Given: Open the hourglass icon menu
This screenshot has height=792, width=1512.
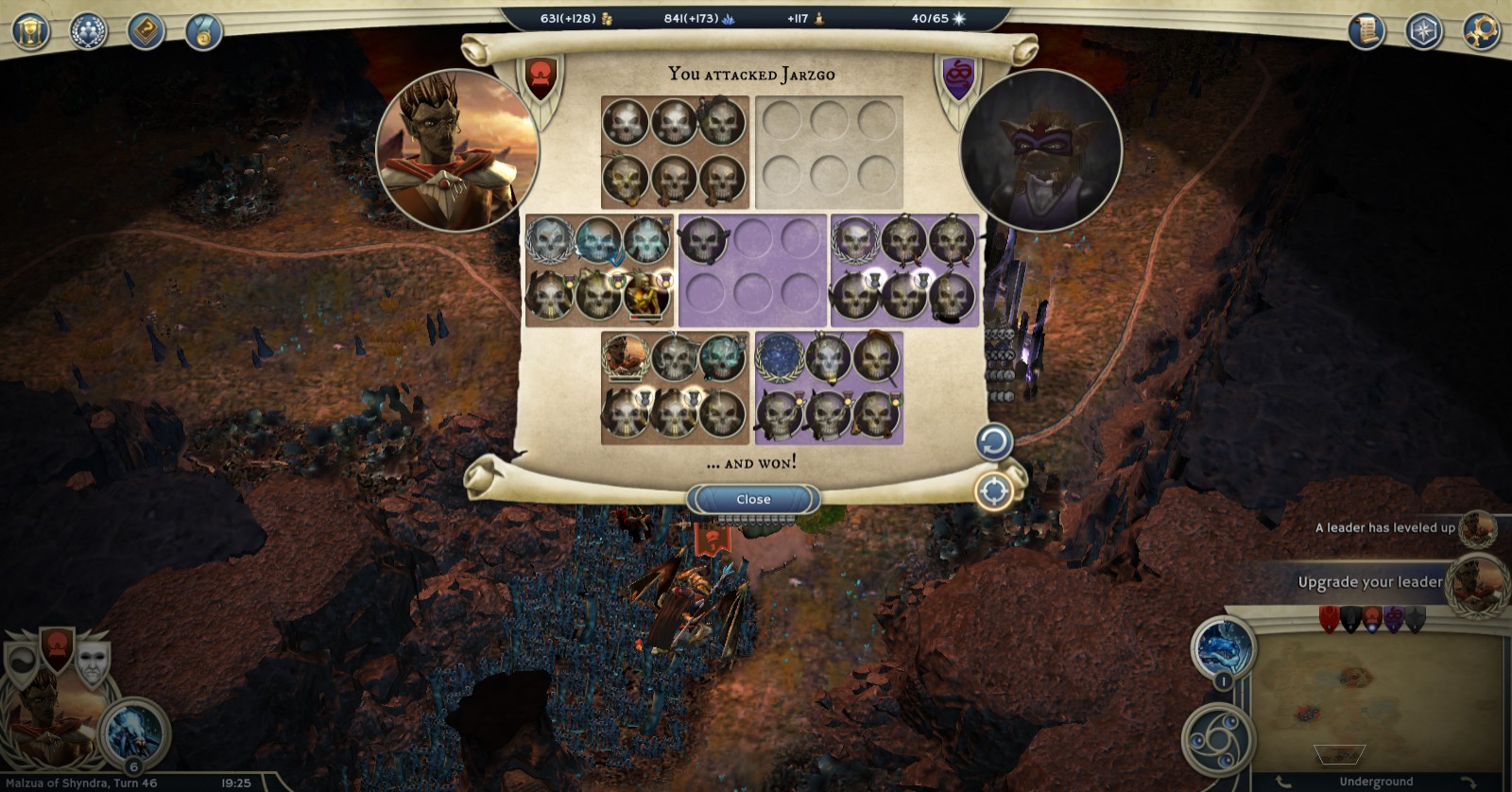Looking at the screenshot, I should coord(30,31).
